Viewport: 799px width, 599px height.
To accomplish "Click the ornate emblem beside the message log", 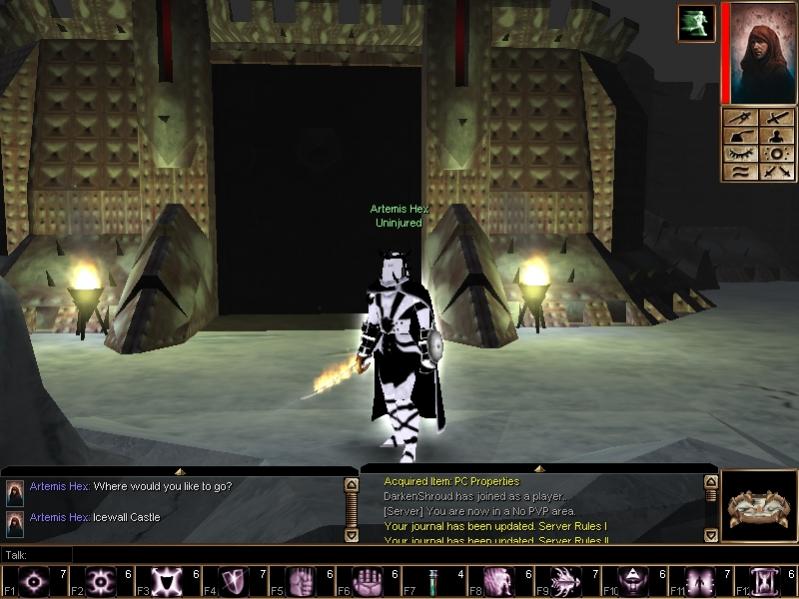I will pyautogui.click(x=757, y=507).
